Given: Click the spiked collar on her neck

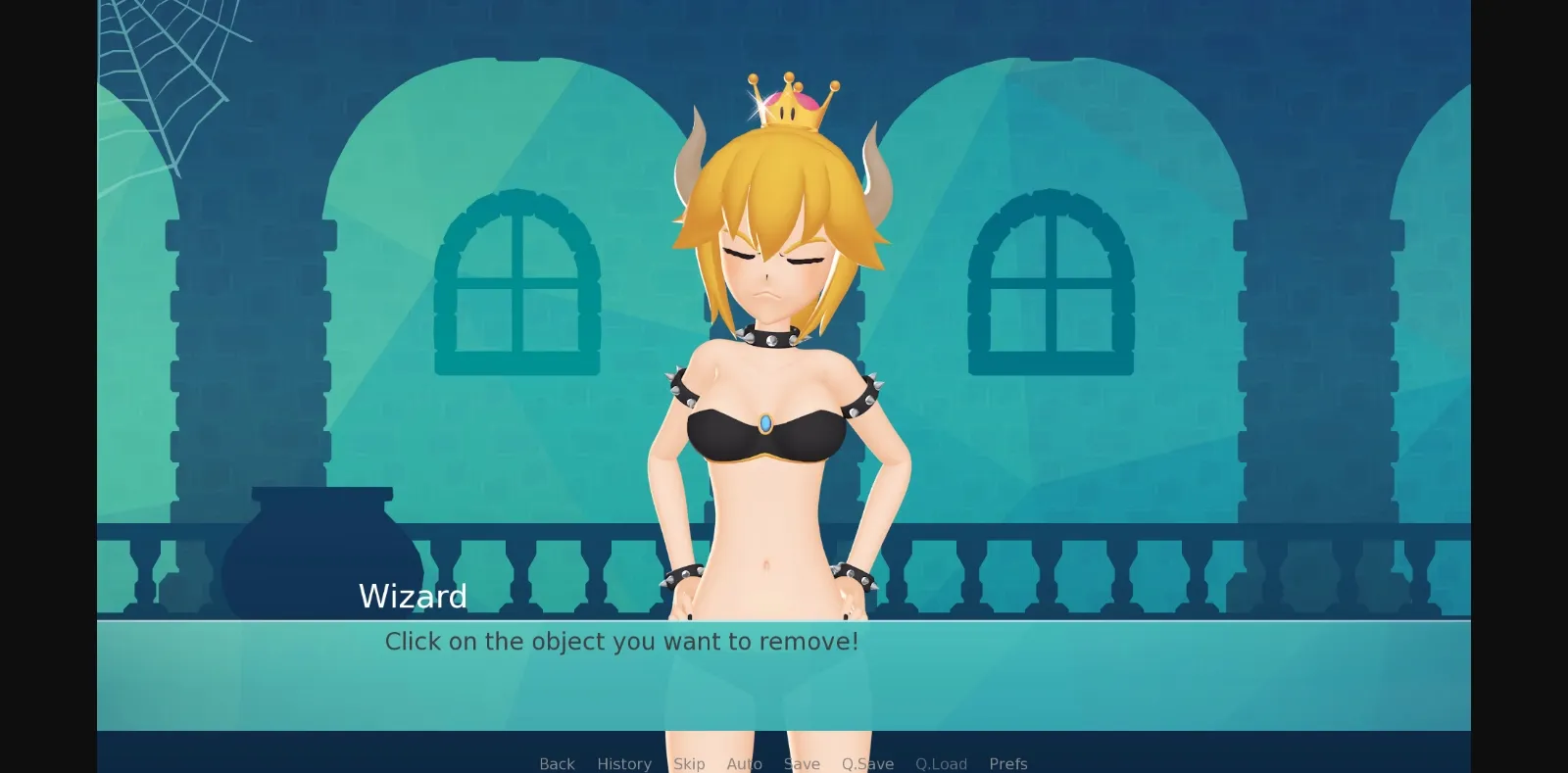Looking at the screenshot, I should 774,338.
